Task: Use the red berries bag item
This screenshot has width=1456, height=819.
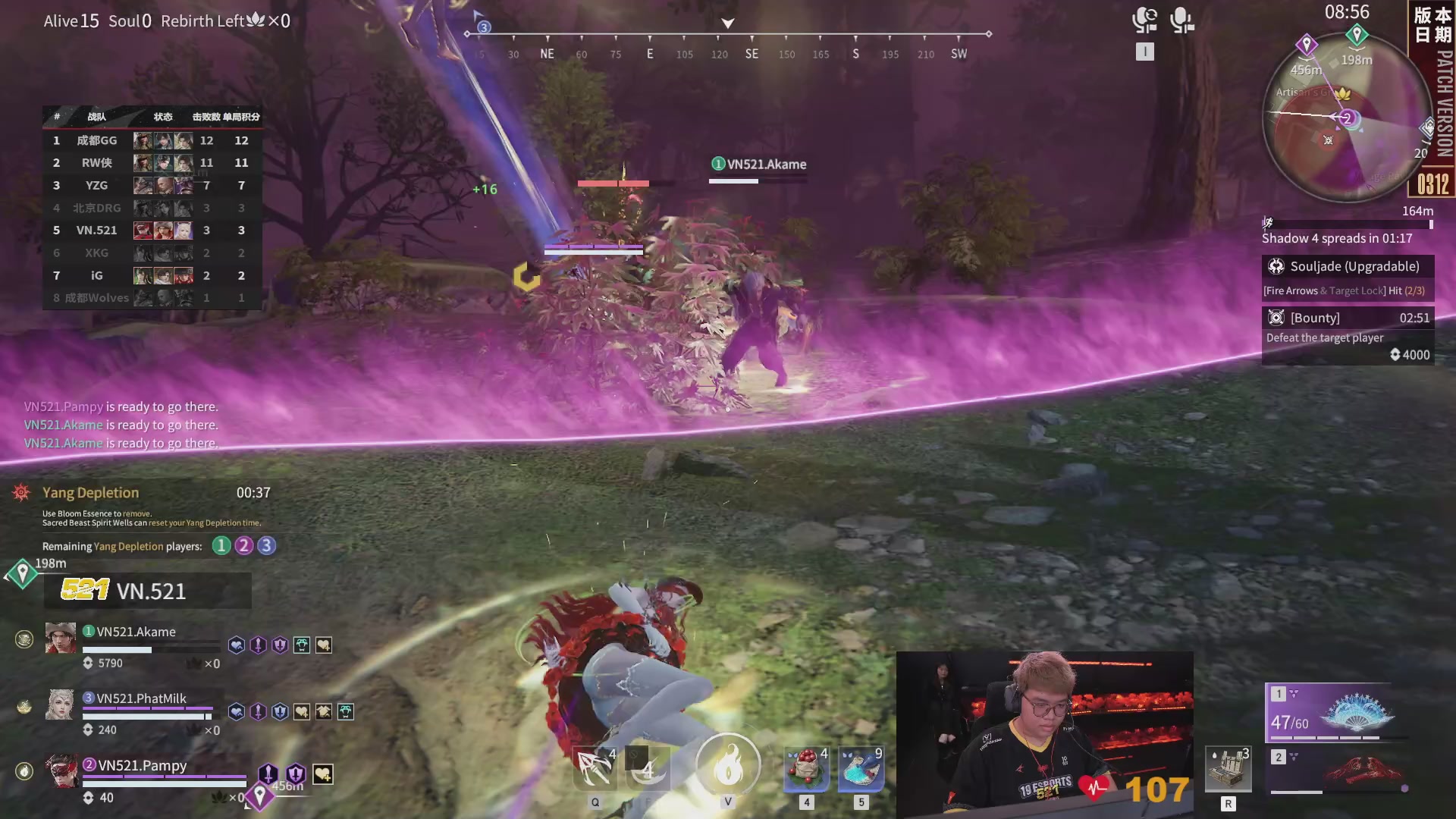Action: [x=806, y=769]
